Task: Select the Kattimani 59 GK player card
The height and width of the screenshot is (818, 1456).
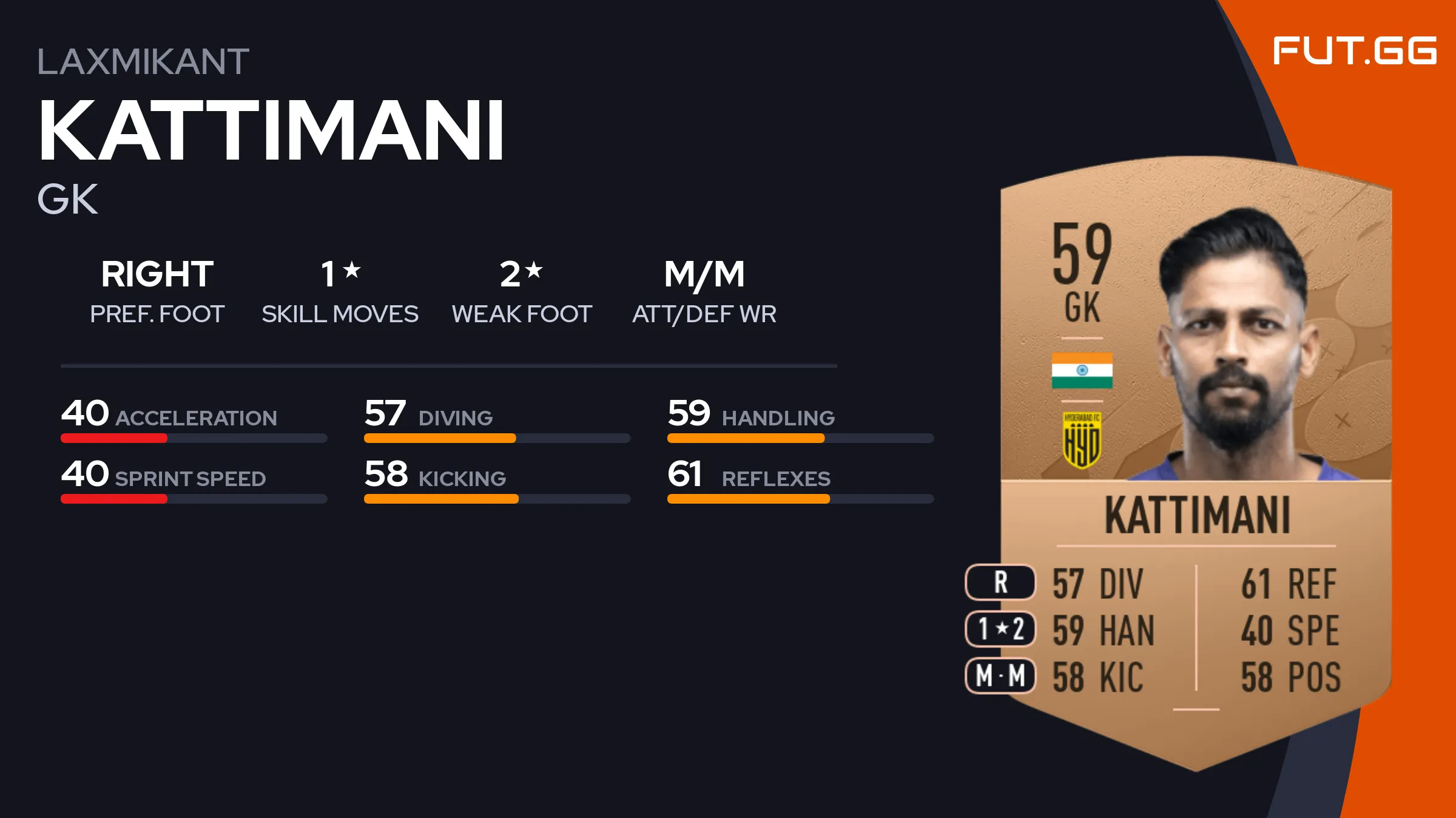Action: [1195, 461]
